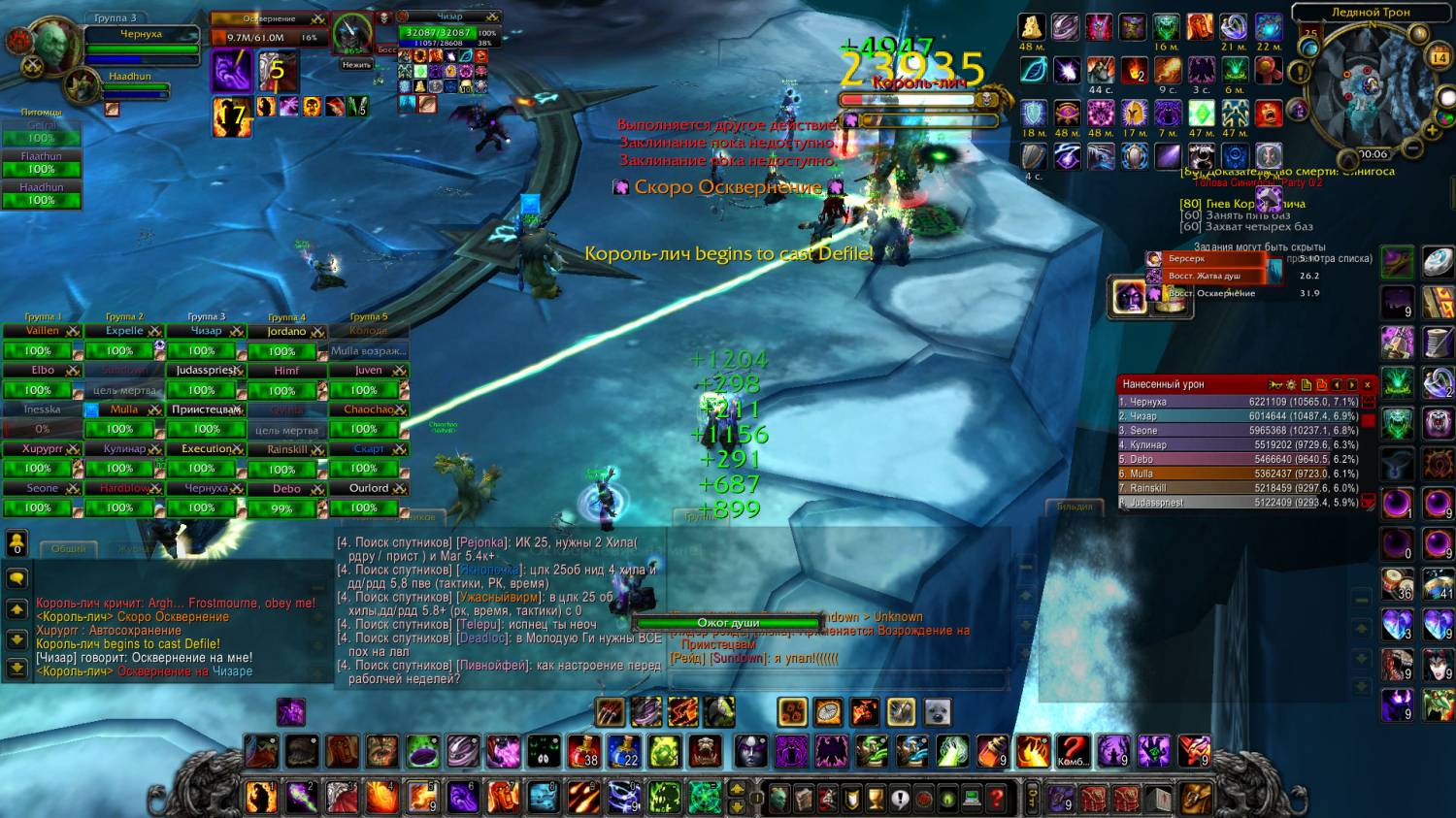Open the achievements trophy micro button

click(x=876, y=799)
